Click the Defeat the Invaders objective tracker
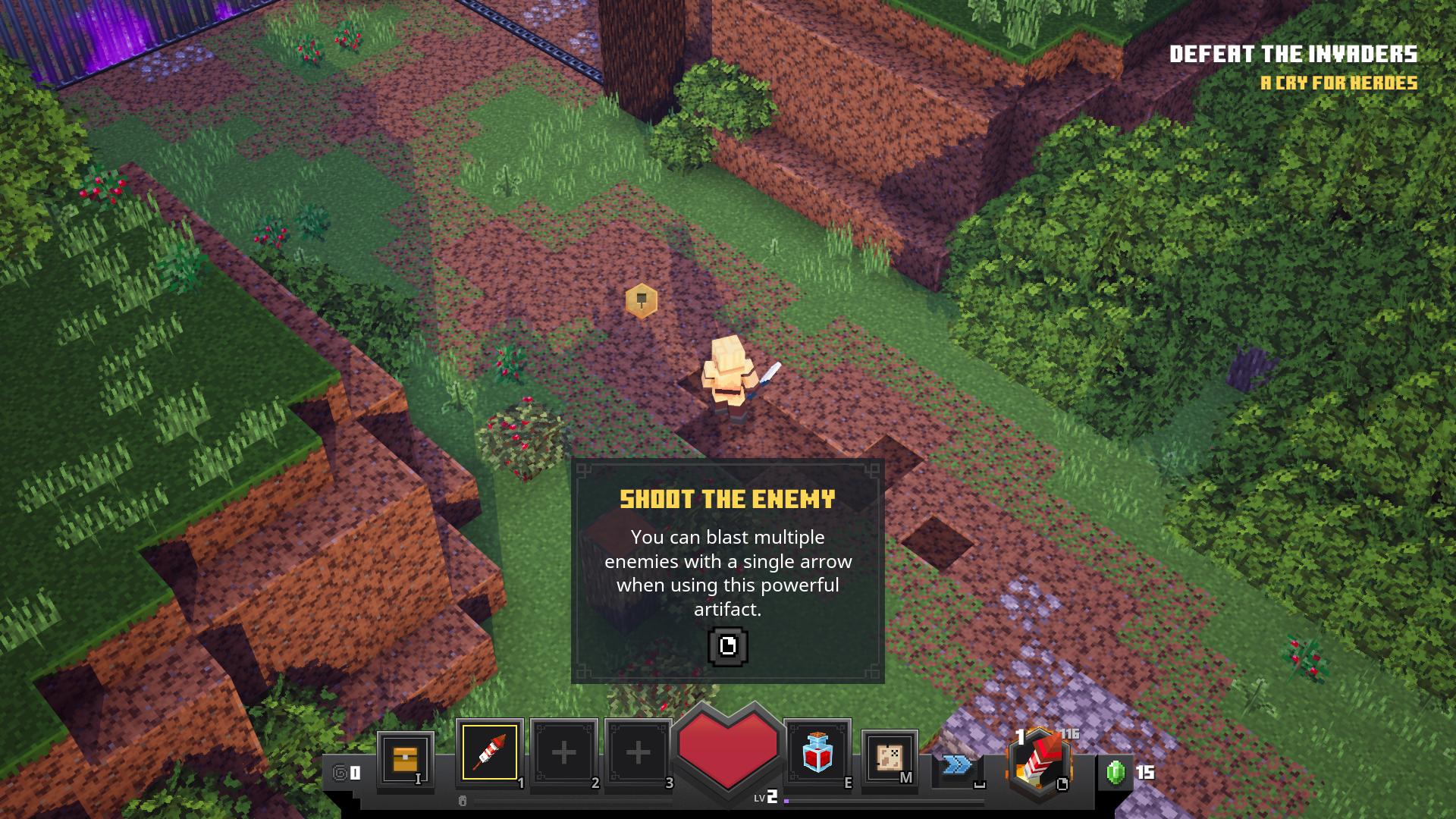 [1293, 55]
